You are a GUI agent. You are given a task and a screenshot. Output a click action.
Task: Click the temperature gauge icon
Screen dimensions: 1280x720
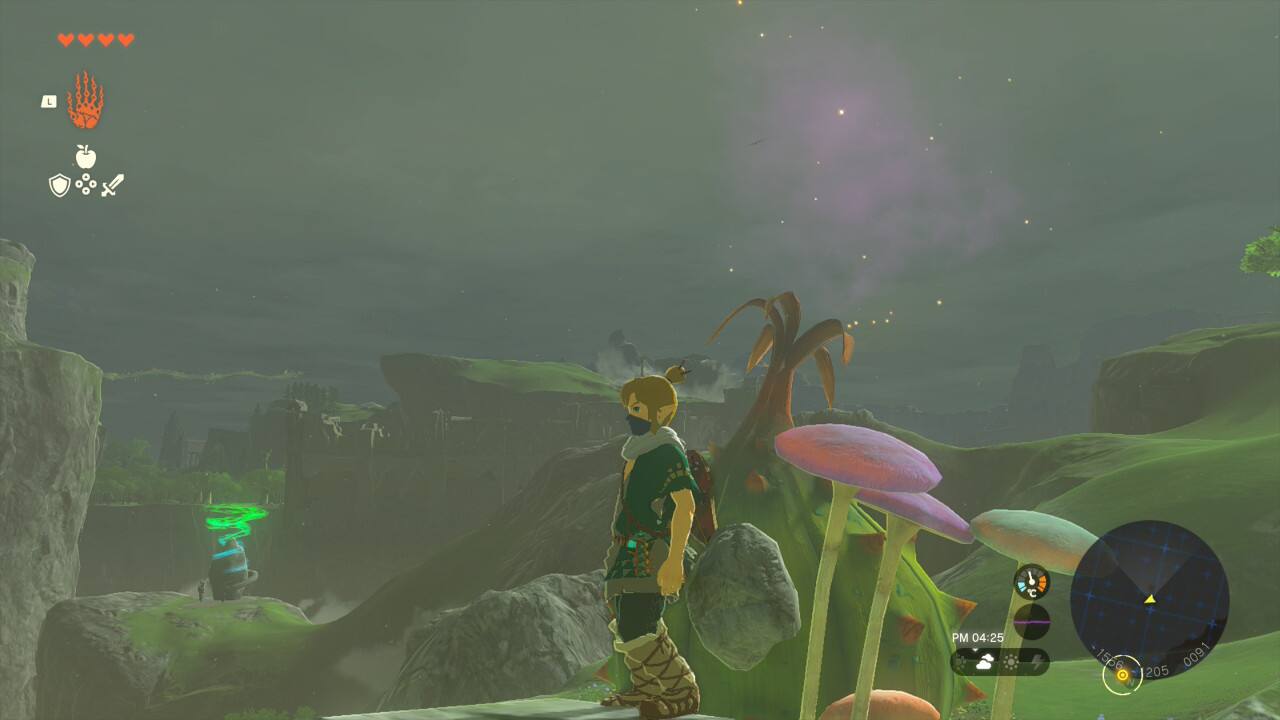tap(1031, 582)
